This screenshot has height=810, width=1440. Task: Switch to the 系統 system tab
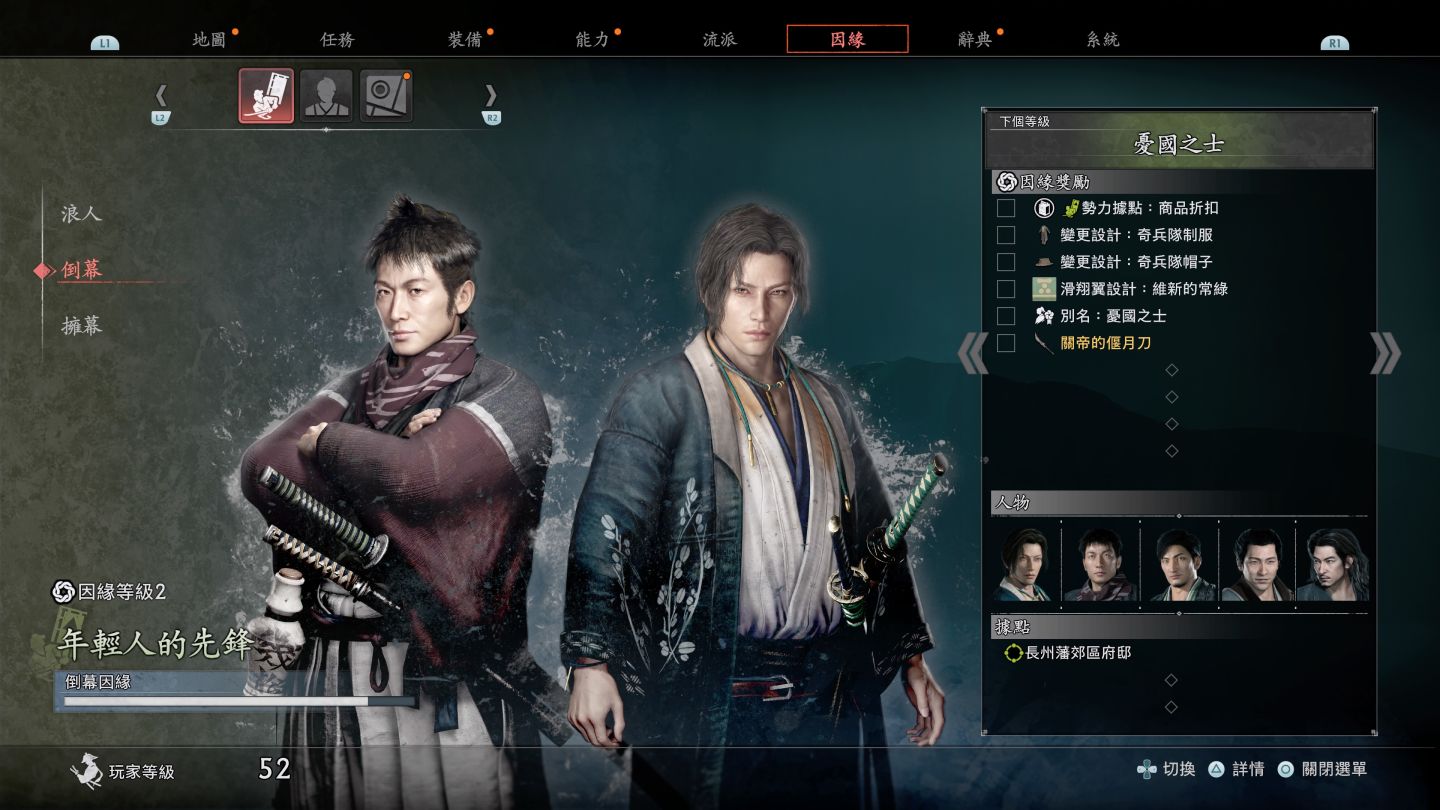pos(1102,40)
